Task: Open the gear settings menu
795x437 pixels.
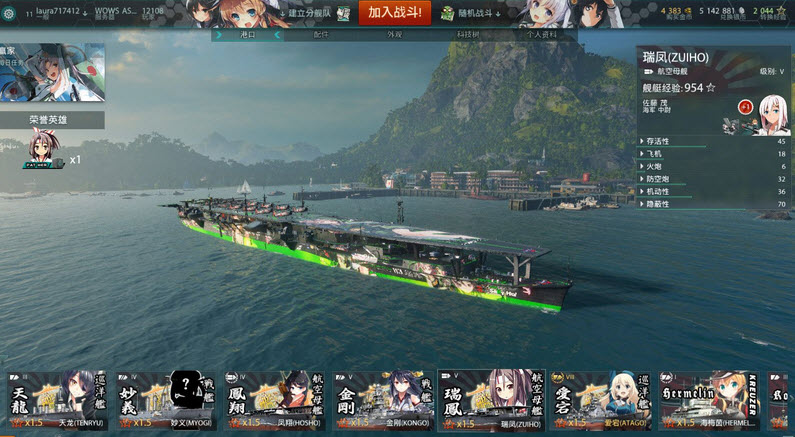Action: tap(12, 13)
